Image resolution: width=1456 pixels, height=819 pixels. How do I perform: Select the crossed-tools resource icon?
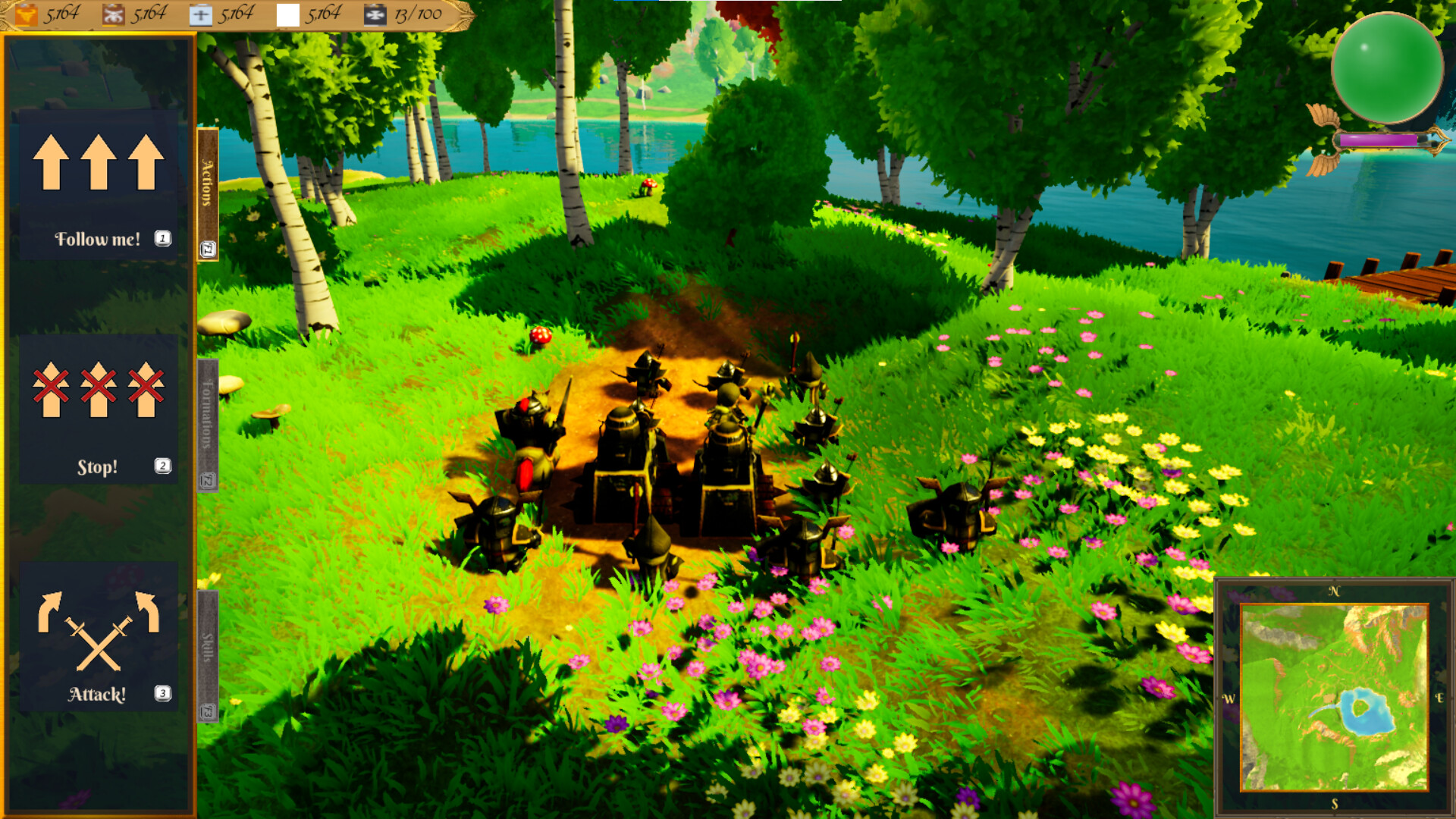[114, 13]
